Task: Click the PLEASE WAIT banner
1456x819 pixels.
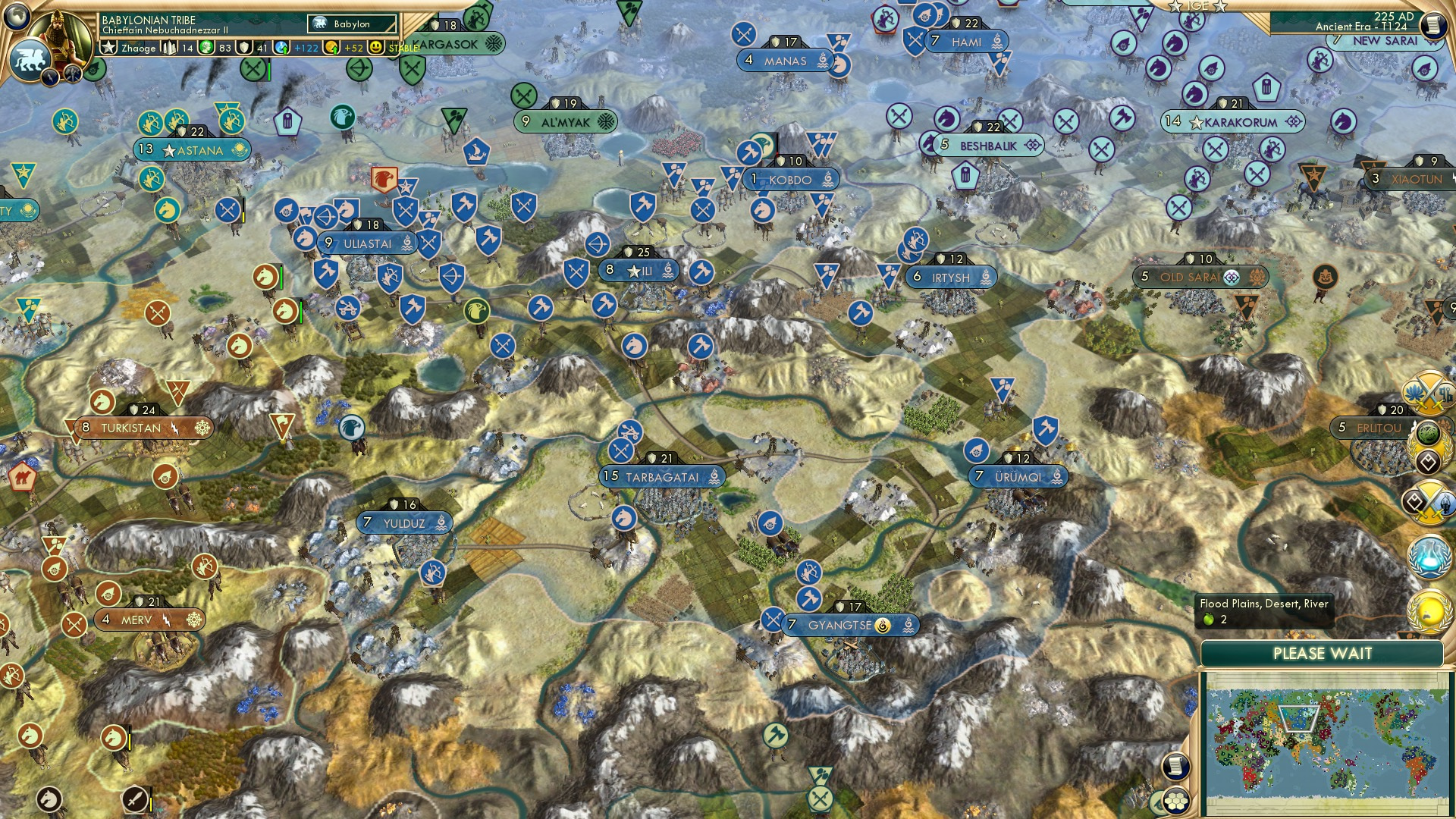Action: 1323,653
